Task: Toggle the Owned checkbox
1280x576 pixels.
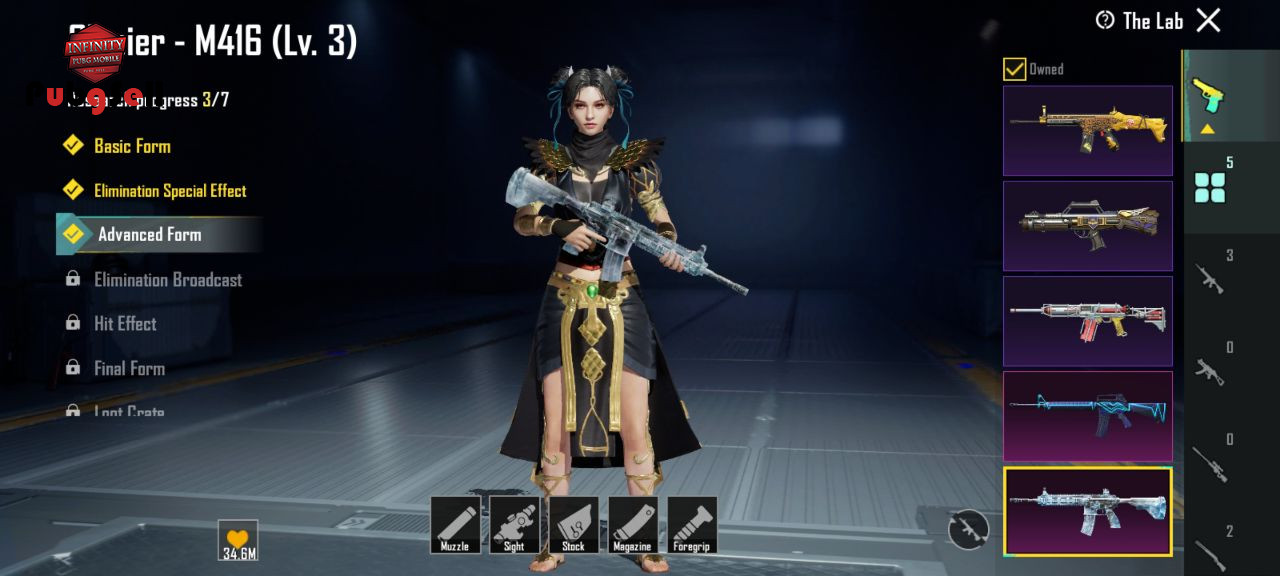Action: (x=1015, y=69)
